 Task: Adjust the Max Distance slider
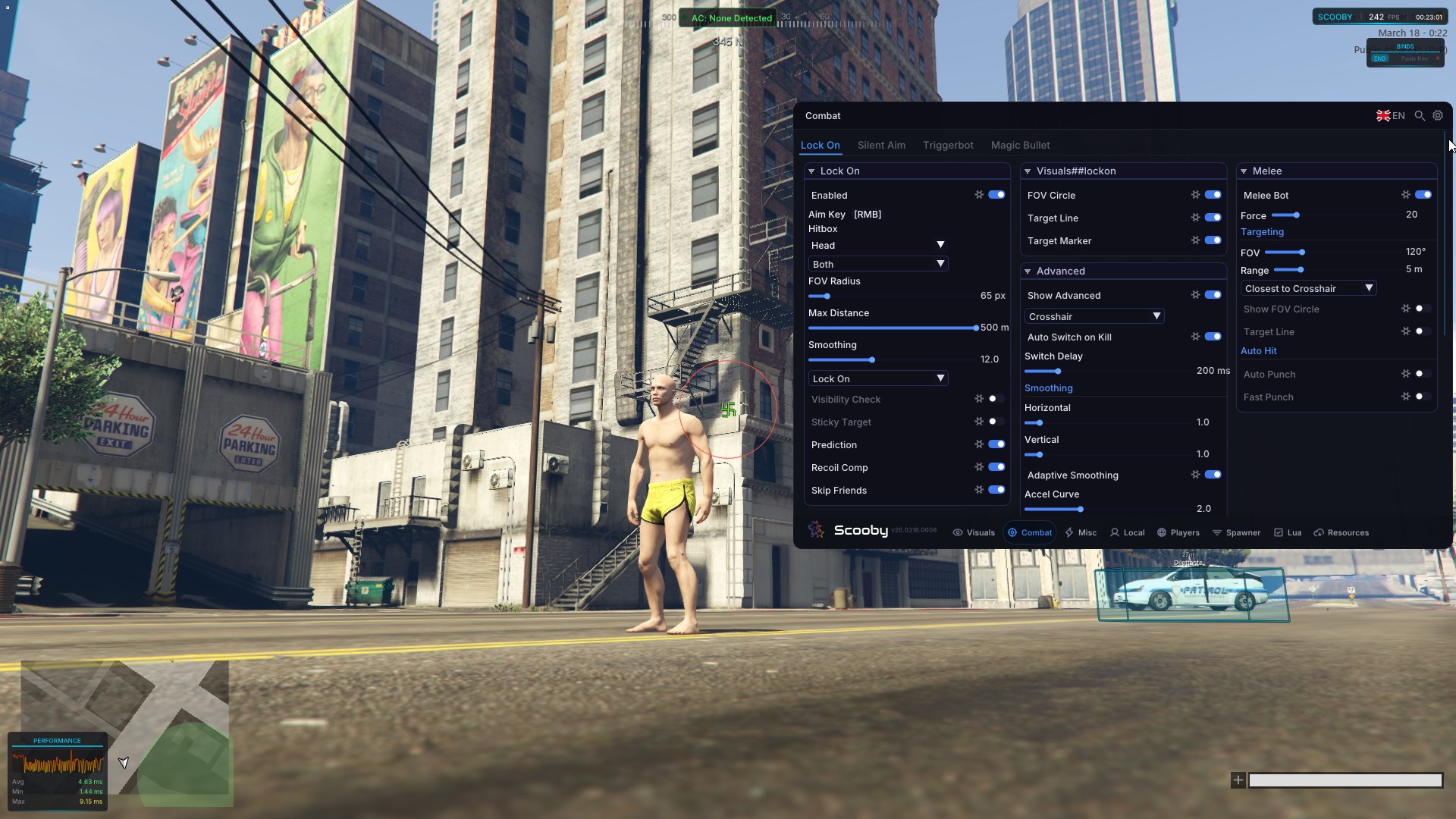pos(893,328)
